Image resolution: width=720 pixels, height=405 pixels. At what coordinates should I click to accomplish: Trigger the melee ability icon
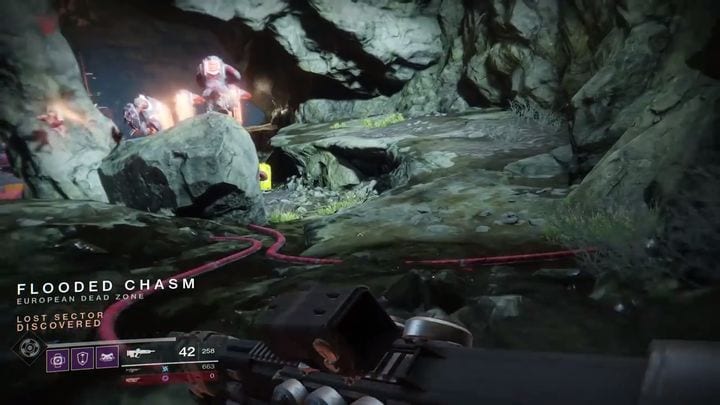pyautogui.click(x=105, y=359)
